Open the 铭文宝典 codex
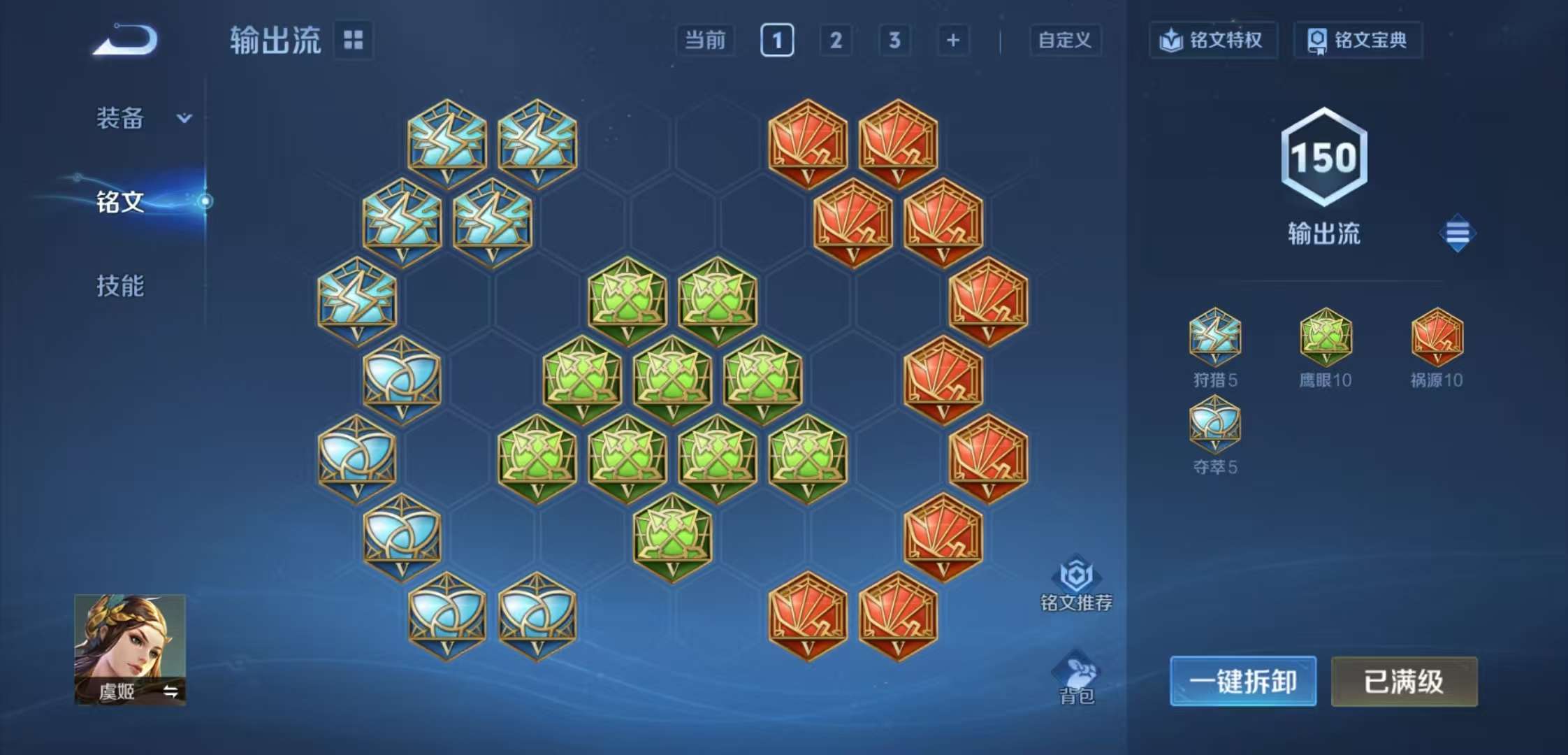The height and width of the screenshot is (755, 1568). coord(1358,41)
